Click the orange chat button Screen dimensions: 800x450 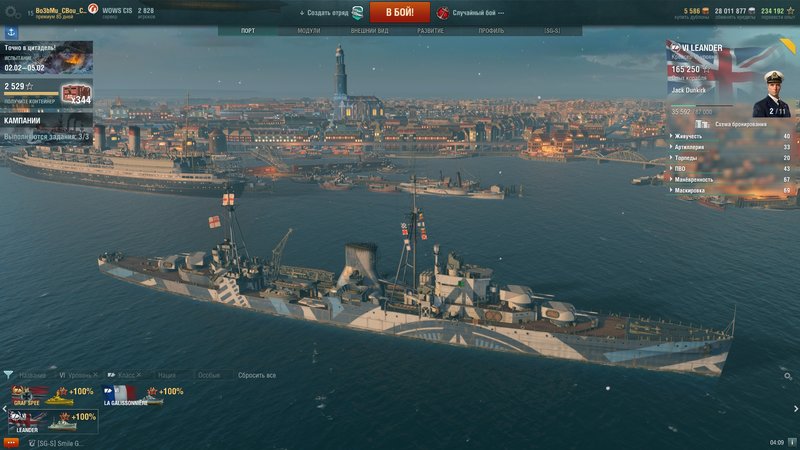[x=11, y=442]
